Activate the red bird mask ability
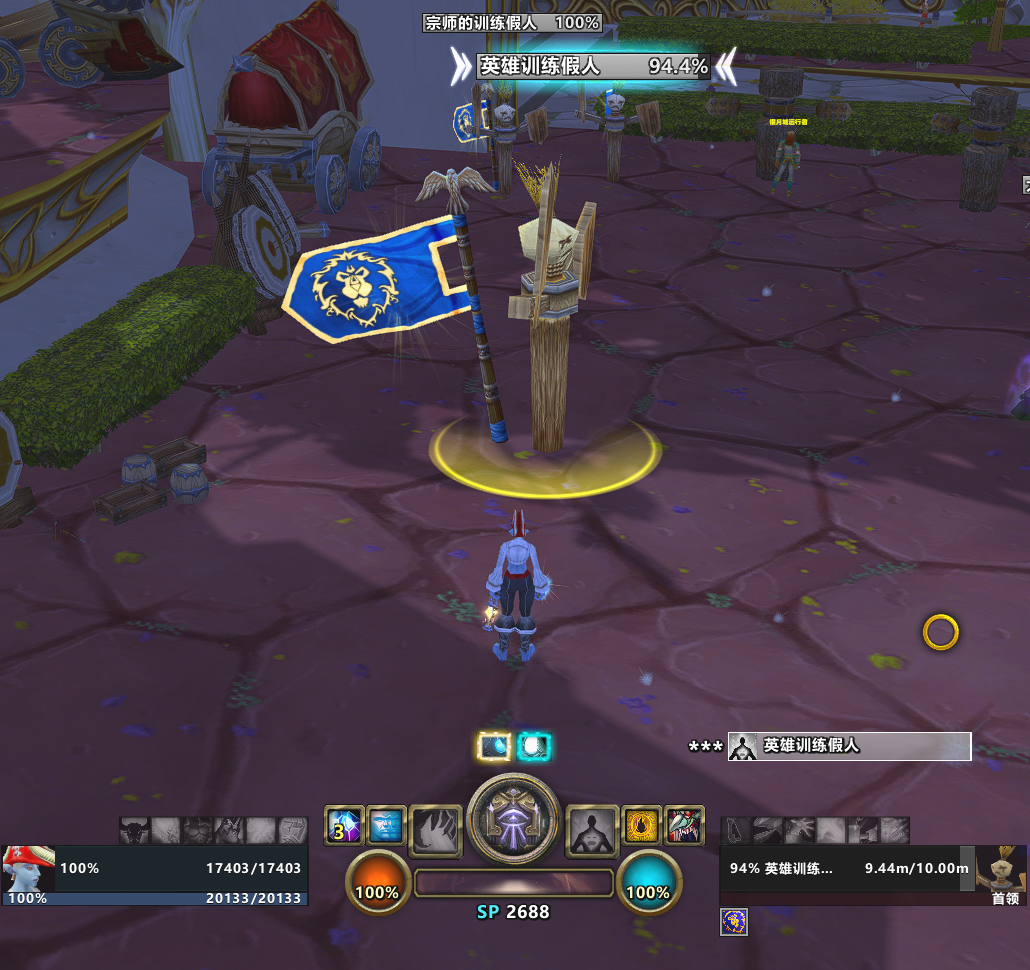Screen dimensions: 1030x970 685,825
